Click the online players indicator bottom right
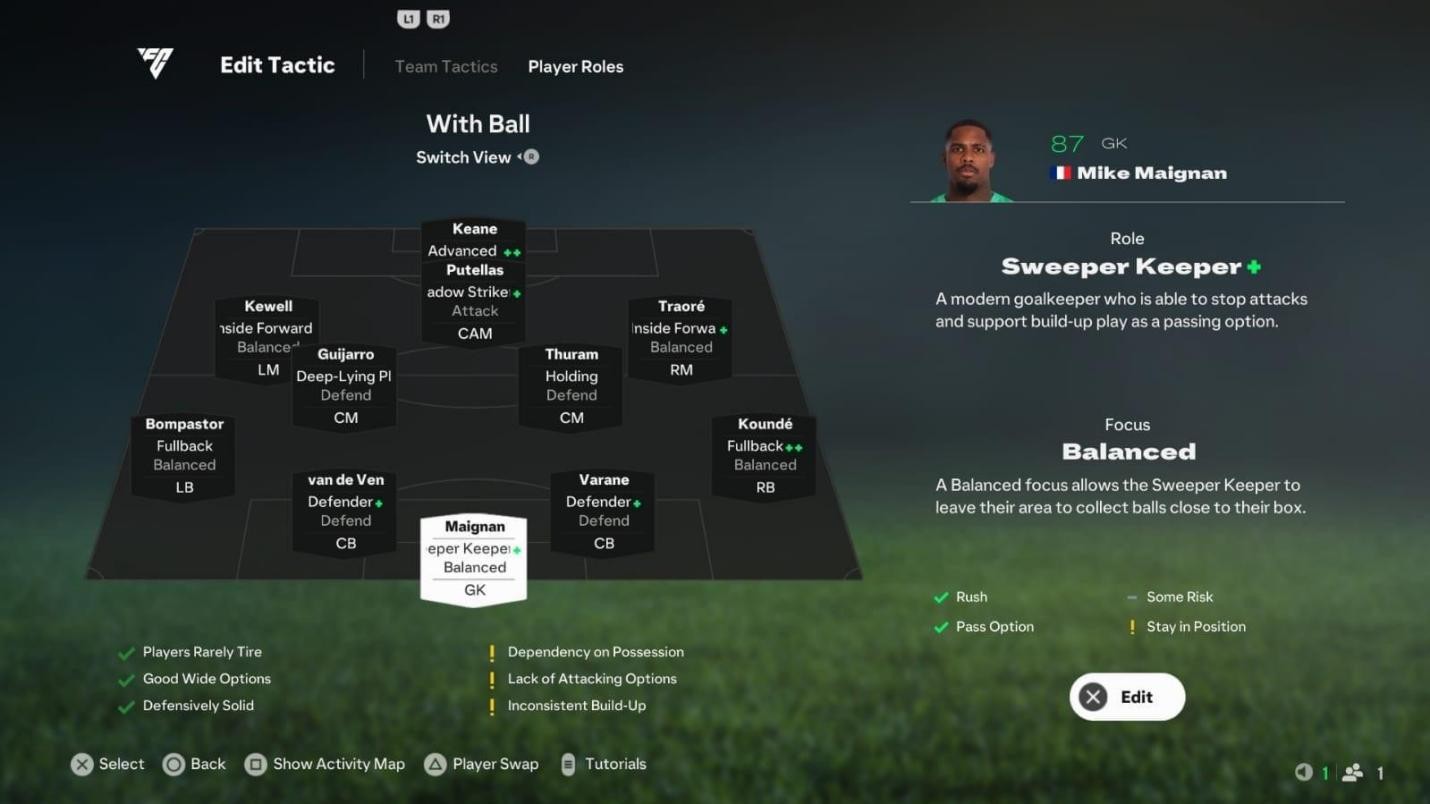Image resolution: width=1430 pixels, height=804 pixels. [x=1353, y=772]
